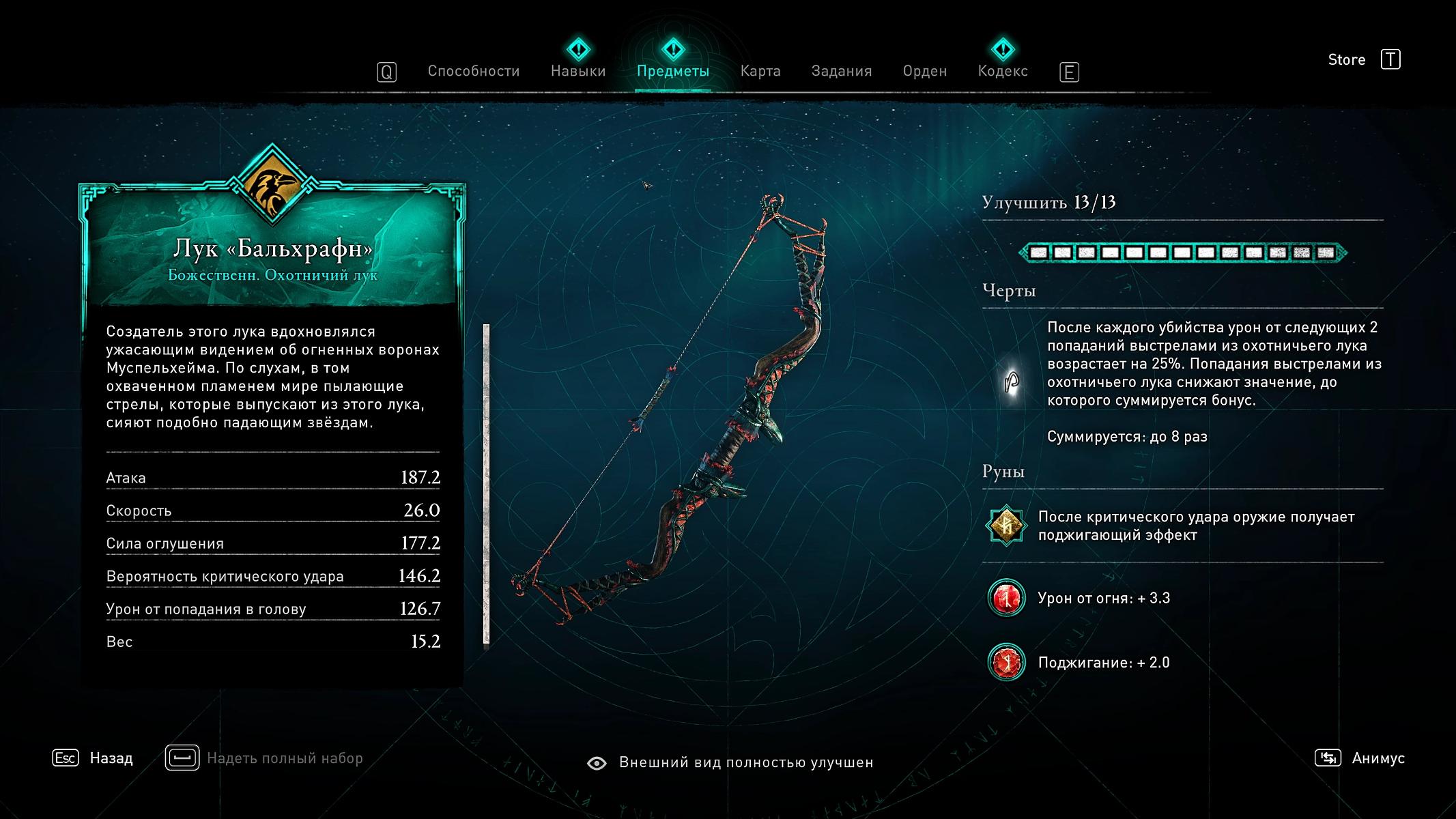Image resolution: width=1456 pixels, height=819 pixels.
Task: Select the yellow diamond rune slot
Action: pos(1006,526)
